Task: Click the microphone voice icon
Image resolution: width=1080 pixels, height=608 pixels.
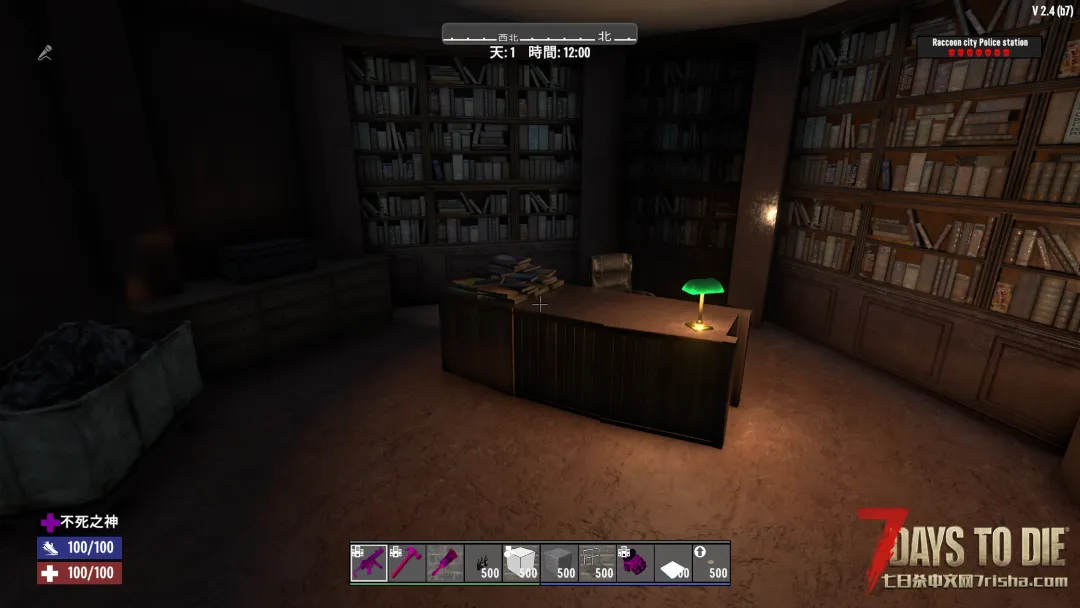Action: coord(44,53)
